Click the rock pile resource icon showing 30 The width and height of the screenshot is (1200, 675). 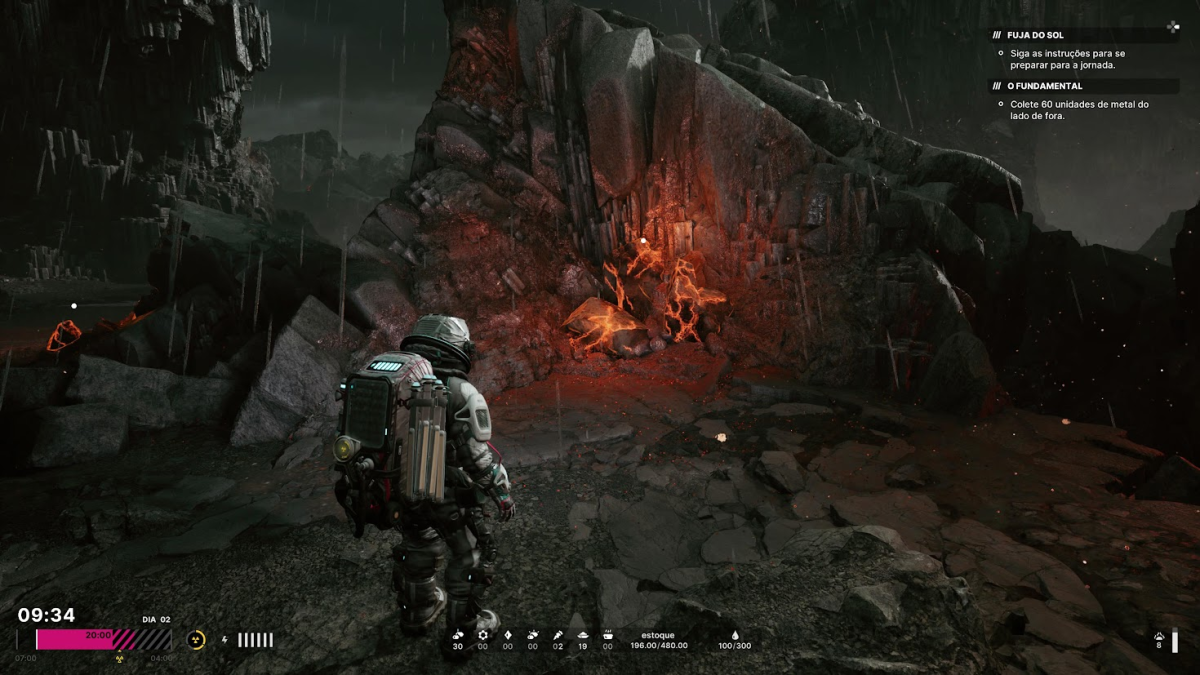point(458,634)
